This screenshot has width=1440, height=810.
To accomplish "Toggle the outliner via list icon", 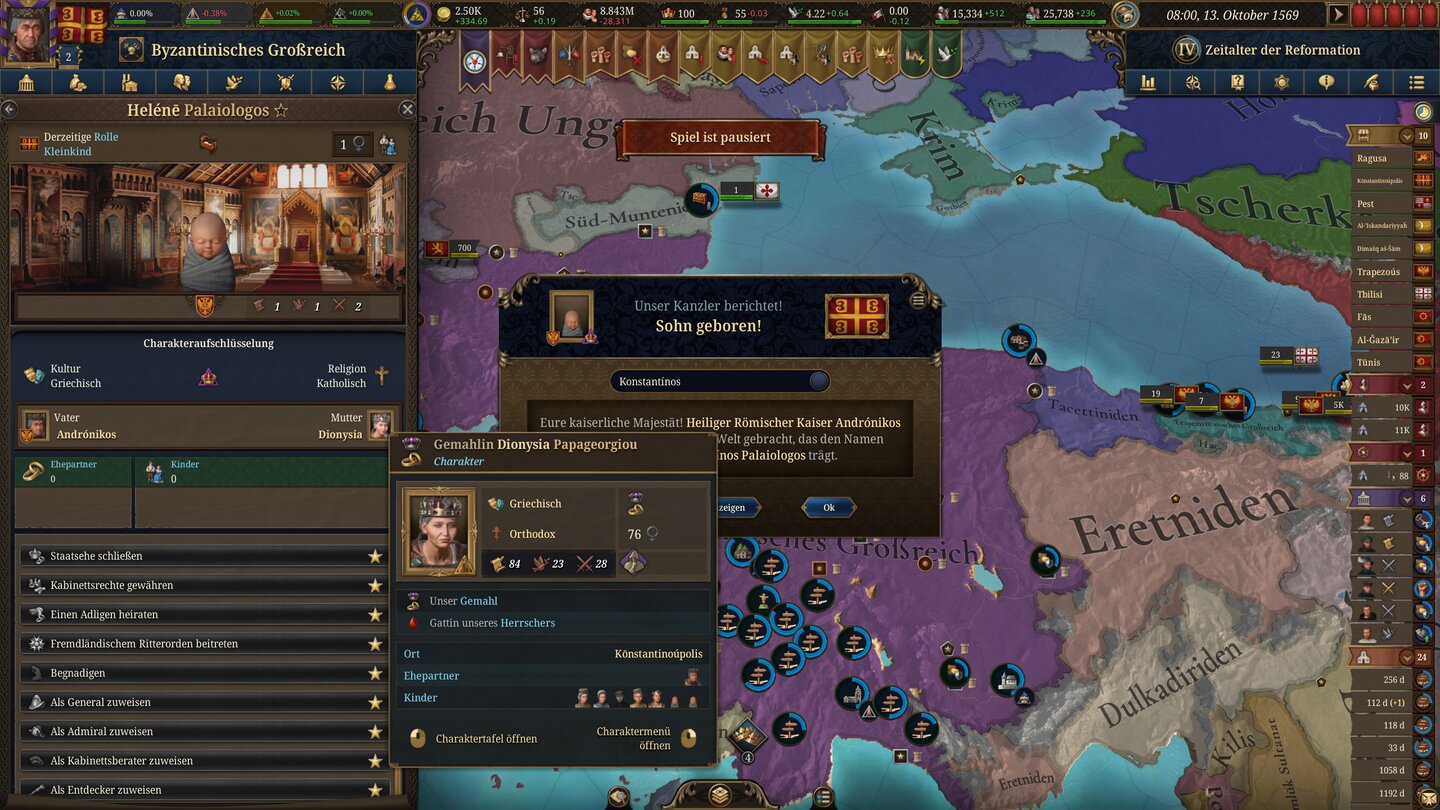I will (1418, 82).
